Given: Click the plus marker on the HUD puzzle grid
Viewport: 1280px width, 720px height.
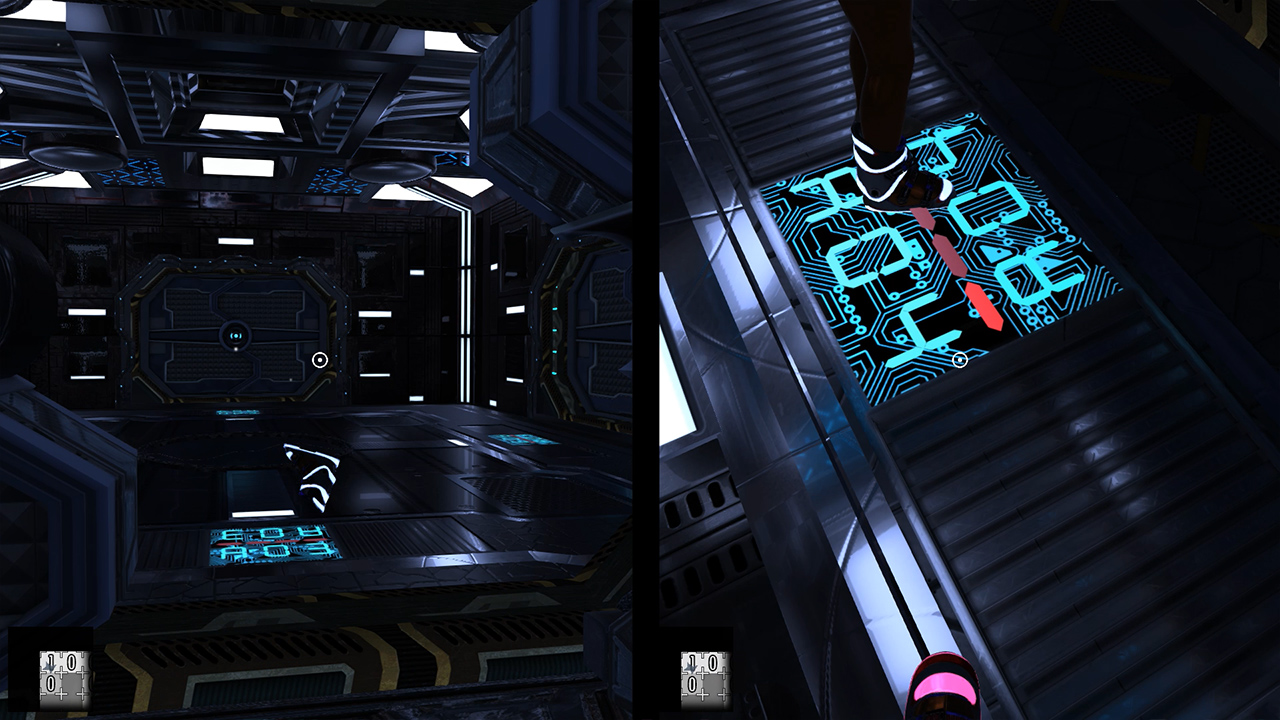Looking at the screenshot, I should pos(62,673).
